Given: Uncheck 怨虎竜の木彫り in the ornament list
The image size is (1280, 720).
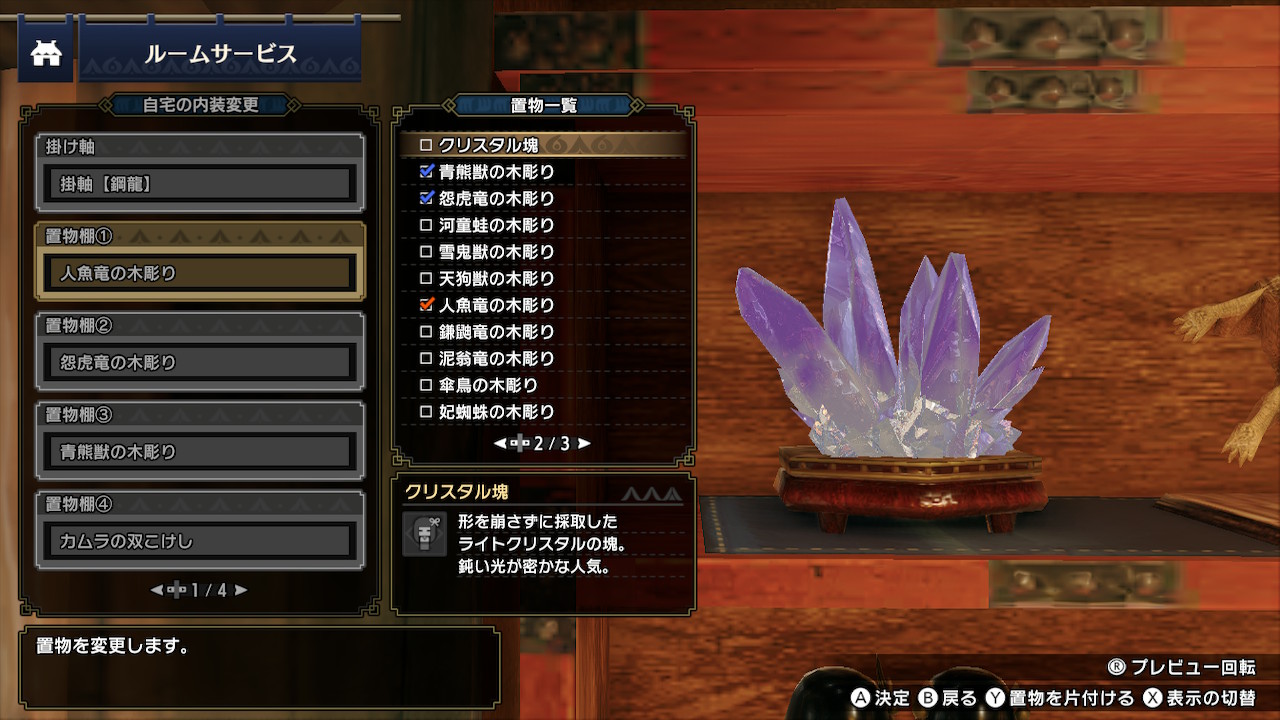Looking at the screenshot, I should pos(427,198).
